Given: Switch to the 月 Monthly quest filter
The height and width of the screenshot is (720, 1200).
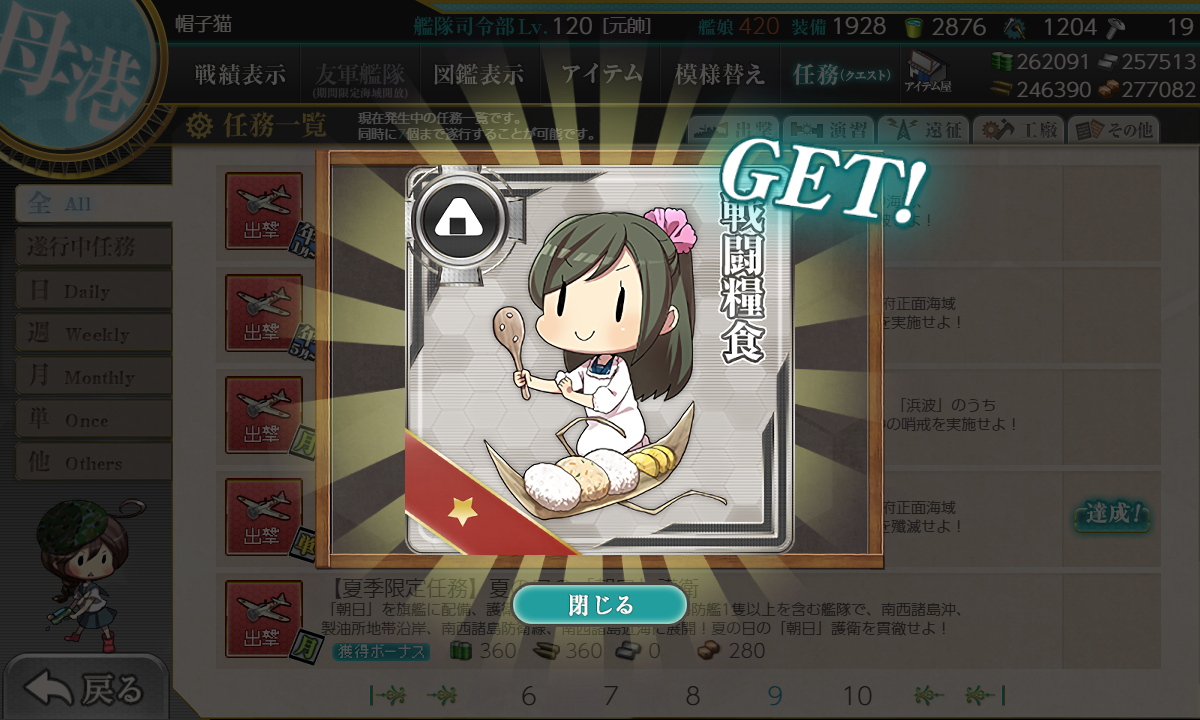Looking at the screenshot, I should coord(92,377).
